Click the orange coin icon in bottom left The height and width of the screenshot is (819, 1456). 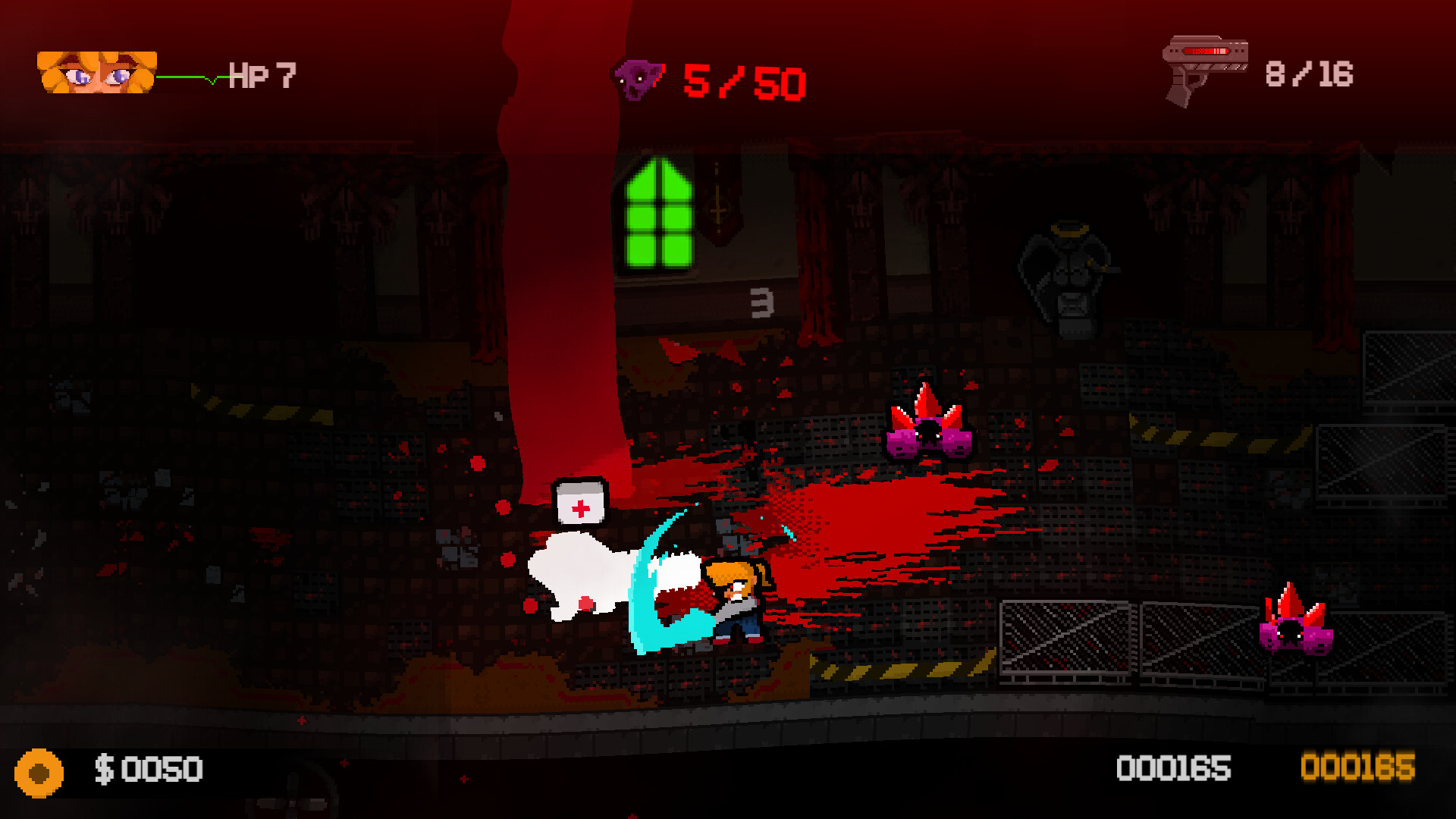(39, 772)
